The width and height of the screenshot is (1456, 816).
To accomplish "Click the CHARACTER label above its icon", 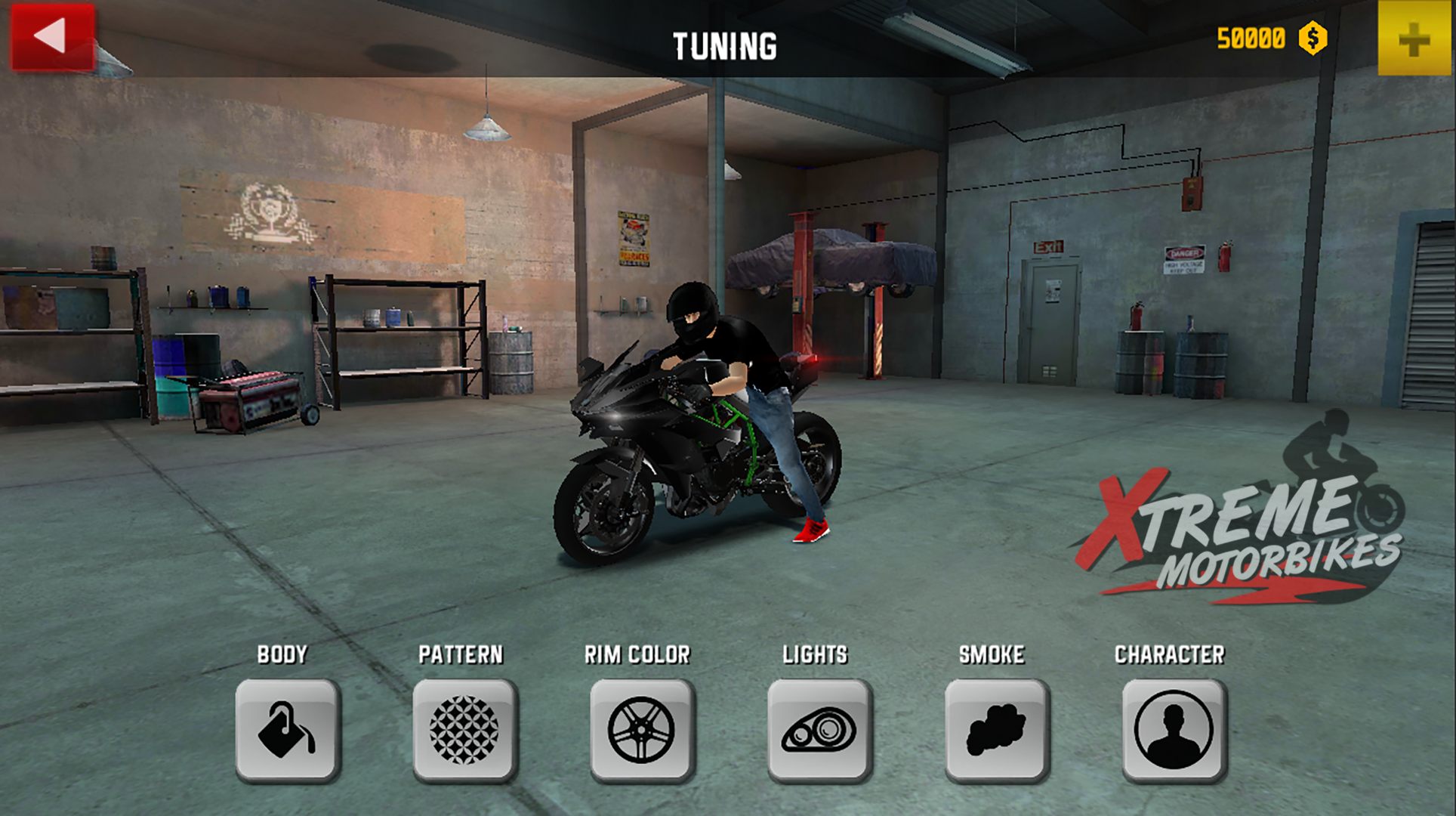I will (1172, 654).
